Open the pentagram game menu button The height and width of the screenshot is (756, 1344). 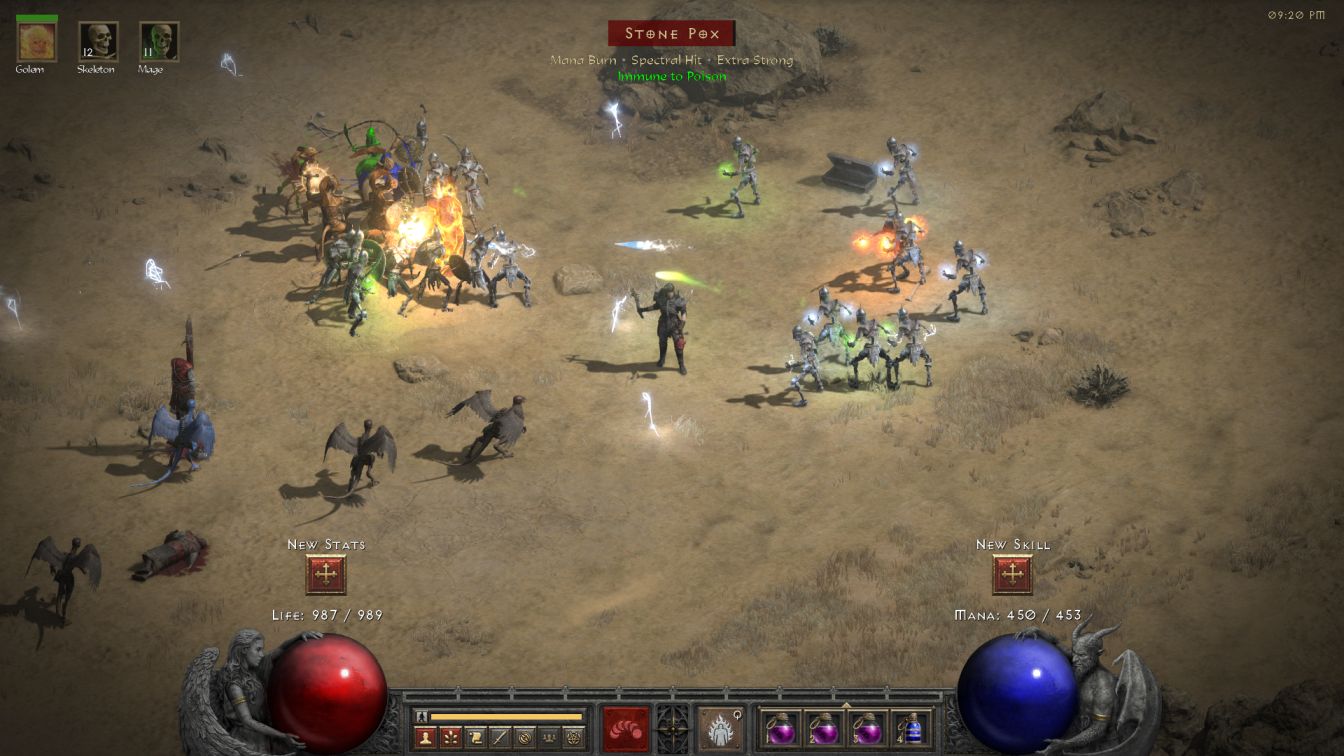(572, 738)
